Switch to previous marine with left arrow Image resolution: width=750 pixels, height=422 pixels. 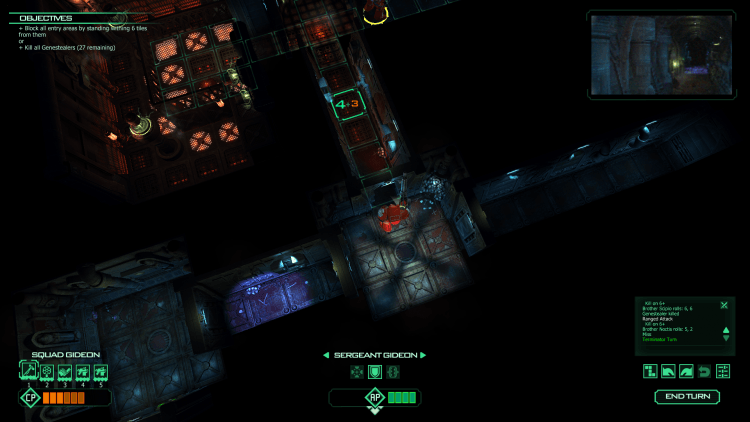tap(325, 355)
